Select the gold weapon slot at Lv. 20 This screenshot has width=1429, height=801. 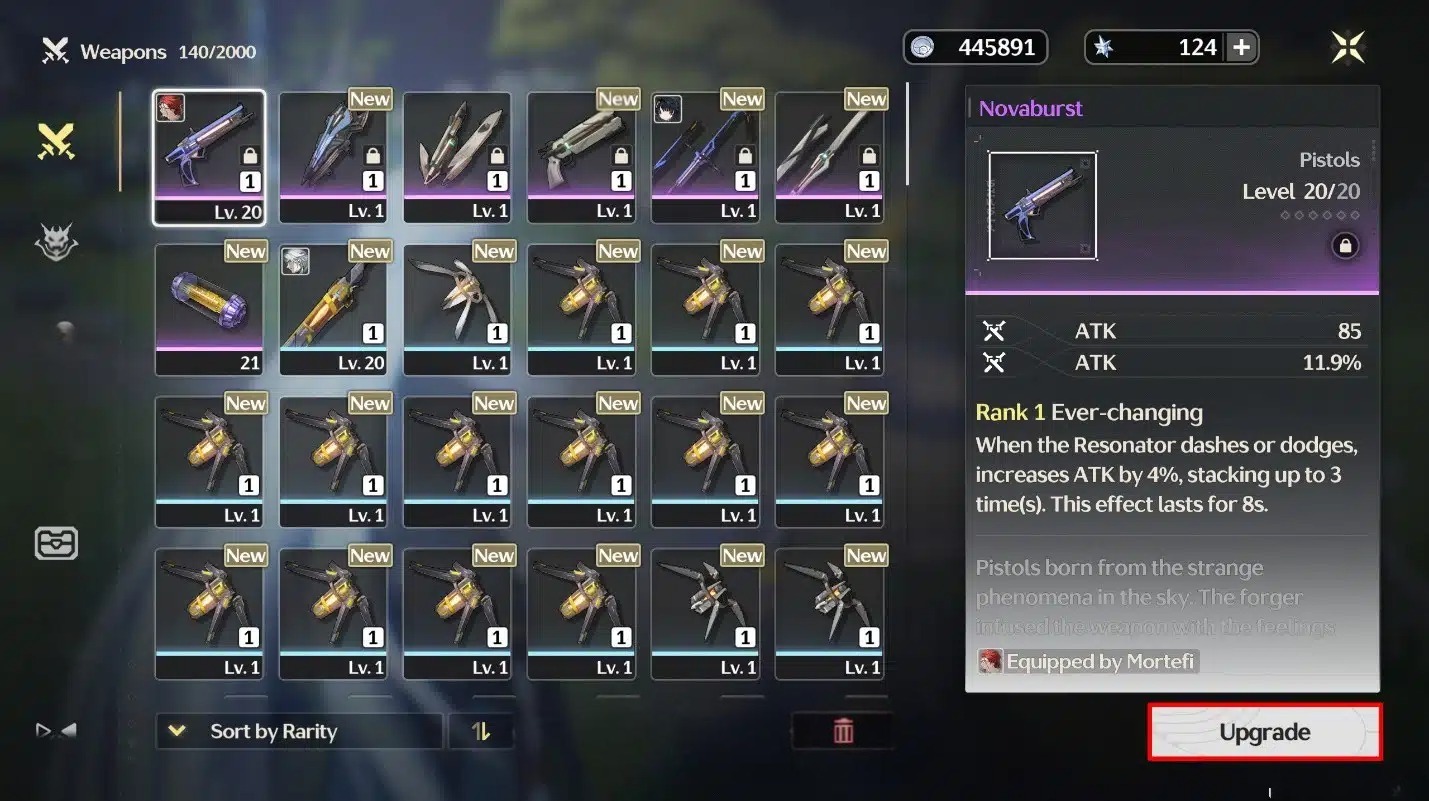(x=333, y=309)
